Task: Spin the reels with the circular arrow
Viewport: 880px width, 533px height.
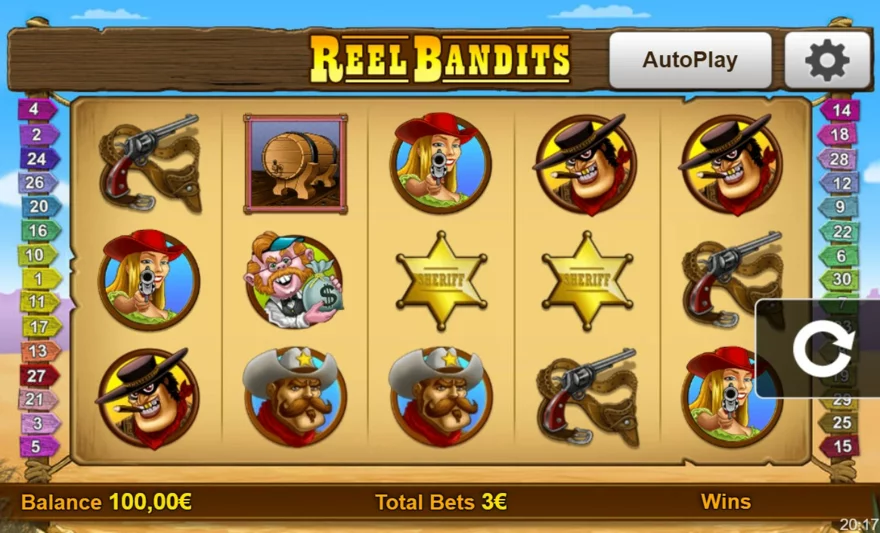Action: pyautogui.click(x=822, y=349)
